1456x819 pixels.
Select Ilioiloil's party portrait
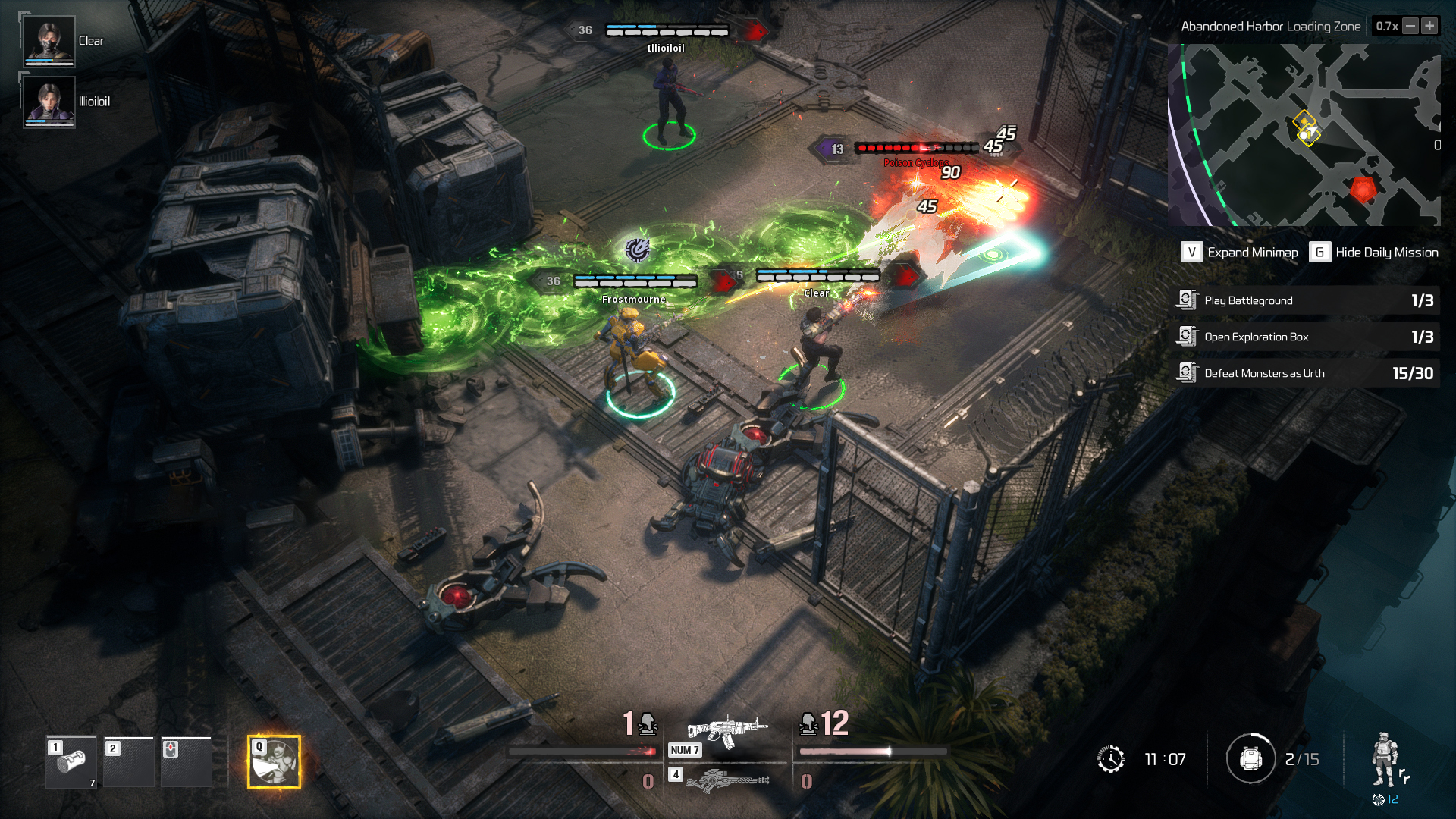pyautogui.click(x=49, y=102)
